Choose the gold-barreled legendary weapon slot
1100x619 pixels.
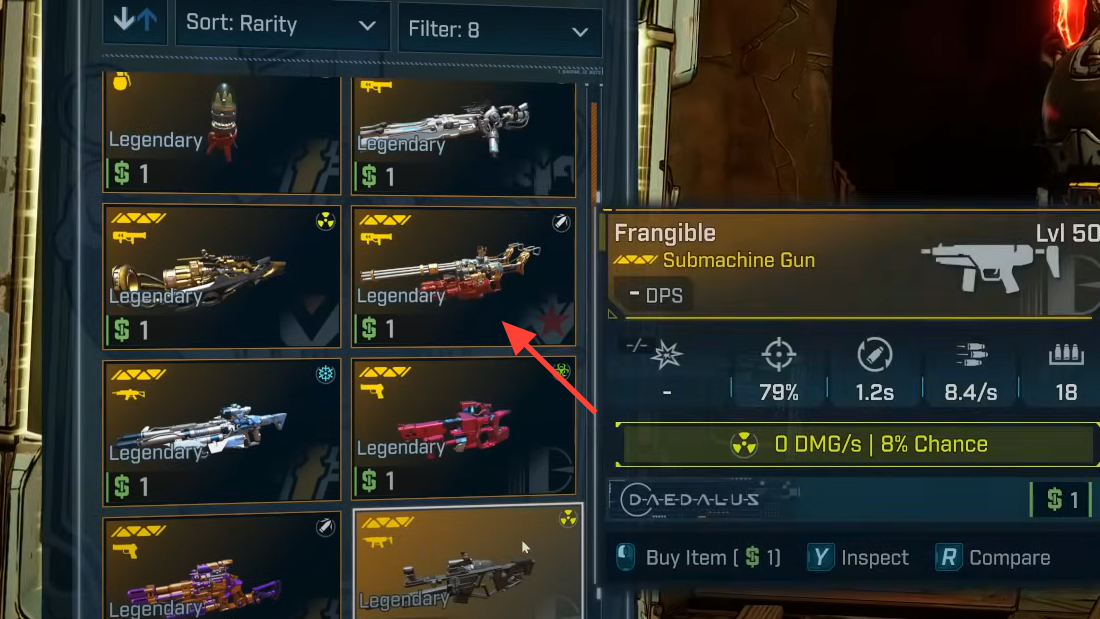[222, 276]
